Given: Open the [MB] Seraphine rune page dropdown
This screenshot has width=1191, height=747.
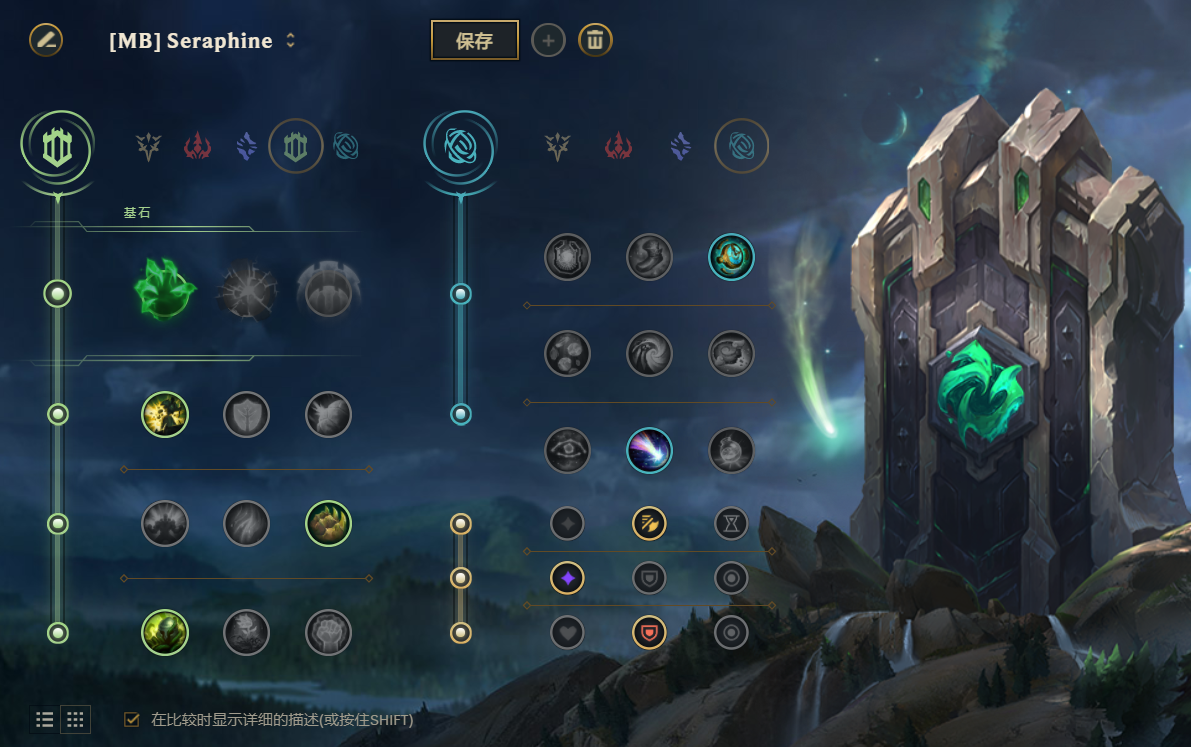Looking at the screenshot, I should [x=291, y=41].
